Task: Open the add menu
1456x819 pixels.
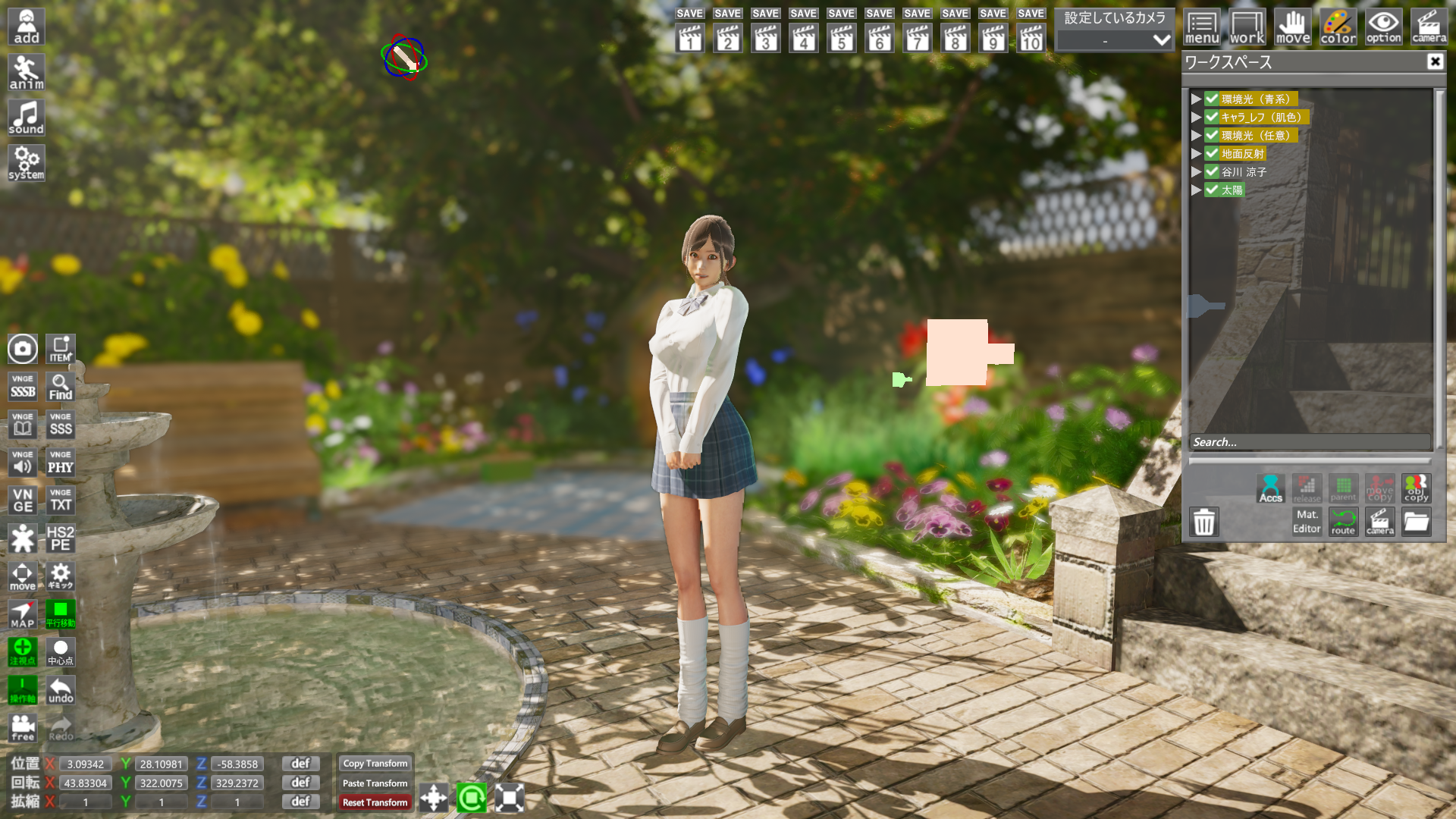Action: pyautogui.click(x=27, y=27)
